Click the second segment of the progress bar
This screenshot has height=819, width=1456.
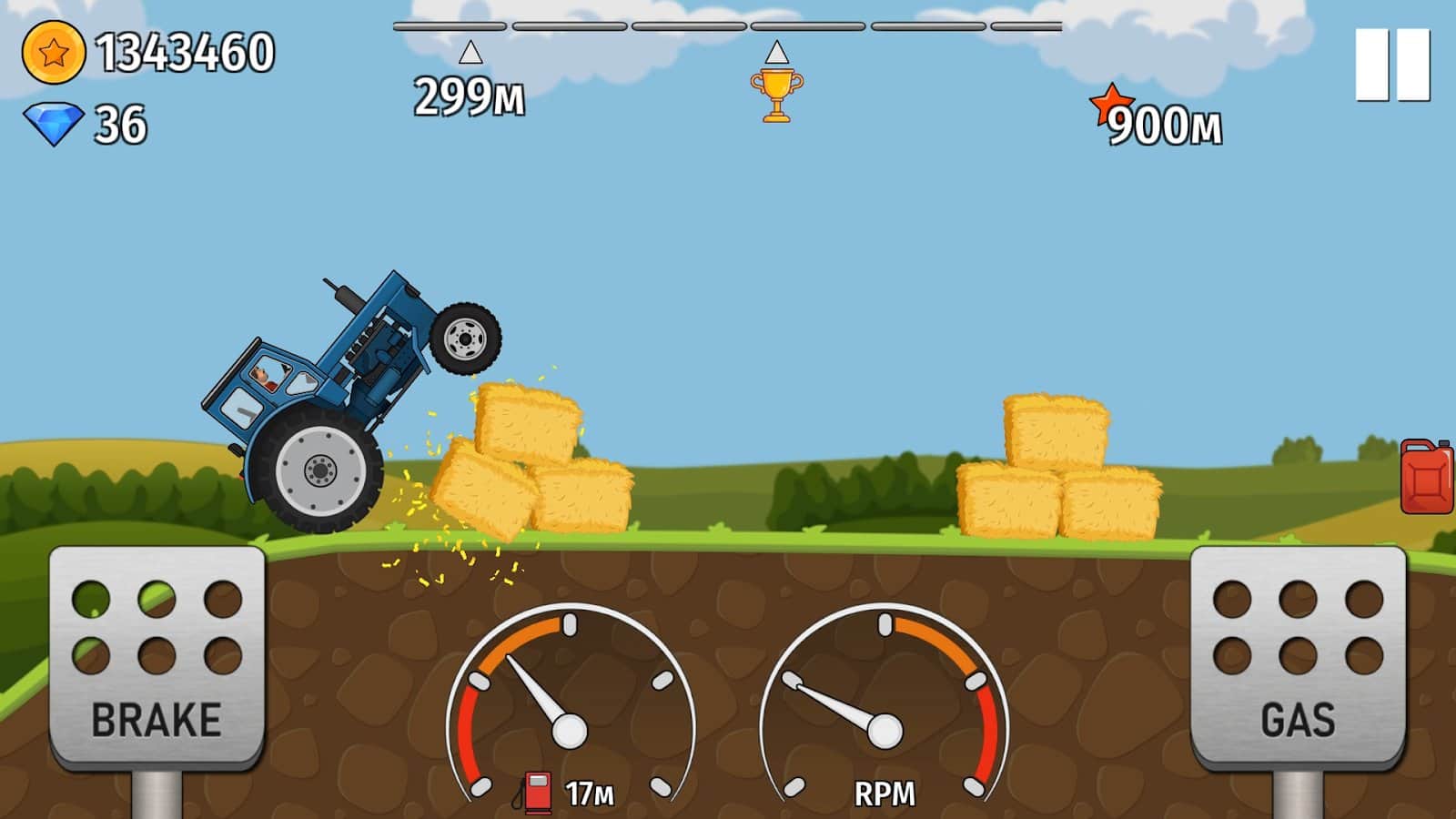coord(569,27)
